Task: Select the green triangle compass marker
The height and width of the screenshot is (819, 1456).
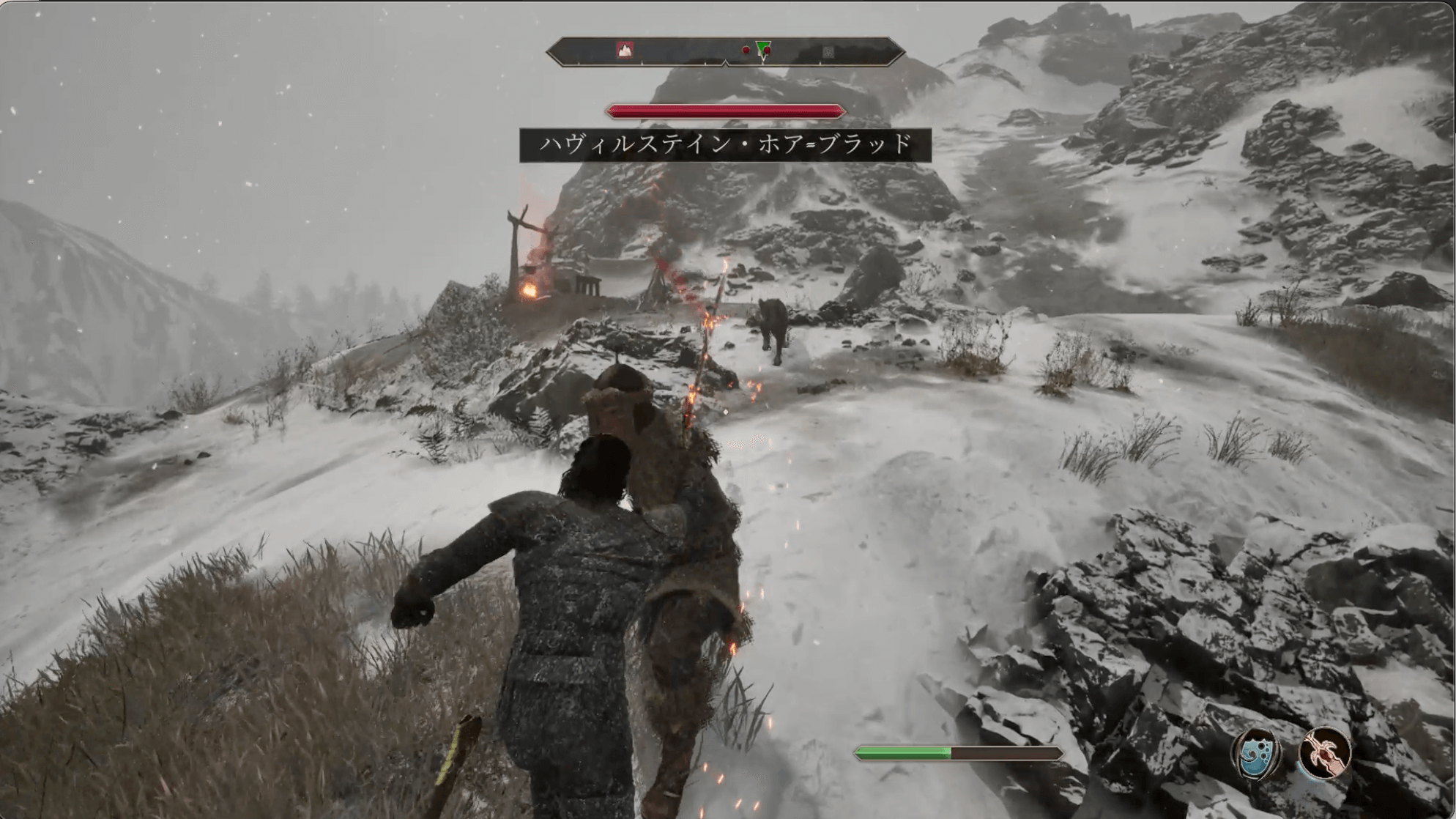Action: [x=764, y=50]
